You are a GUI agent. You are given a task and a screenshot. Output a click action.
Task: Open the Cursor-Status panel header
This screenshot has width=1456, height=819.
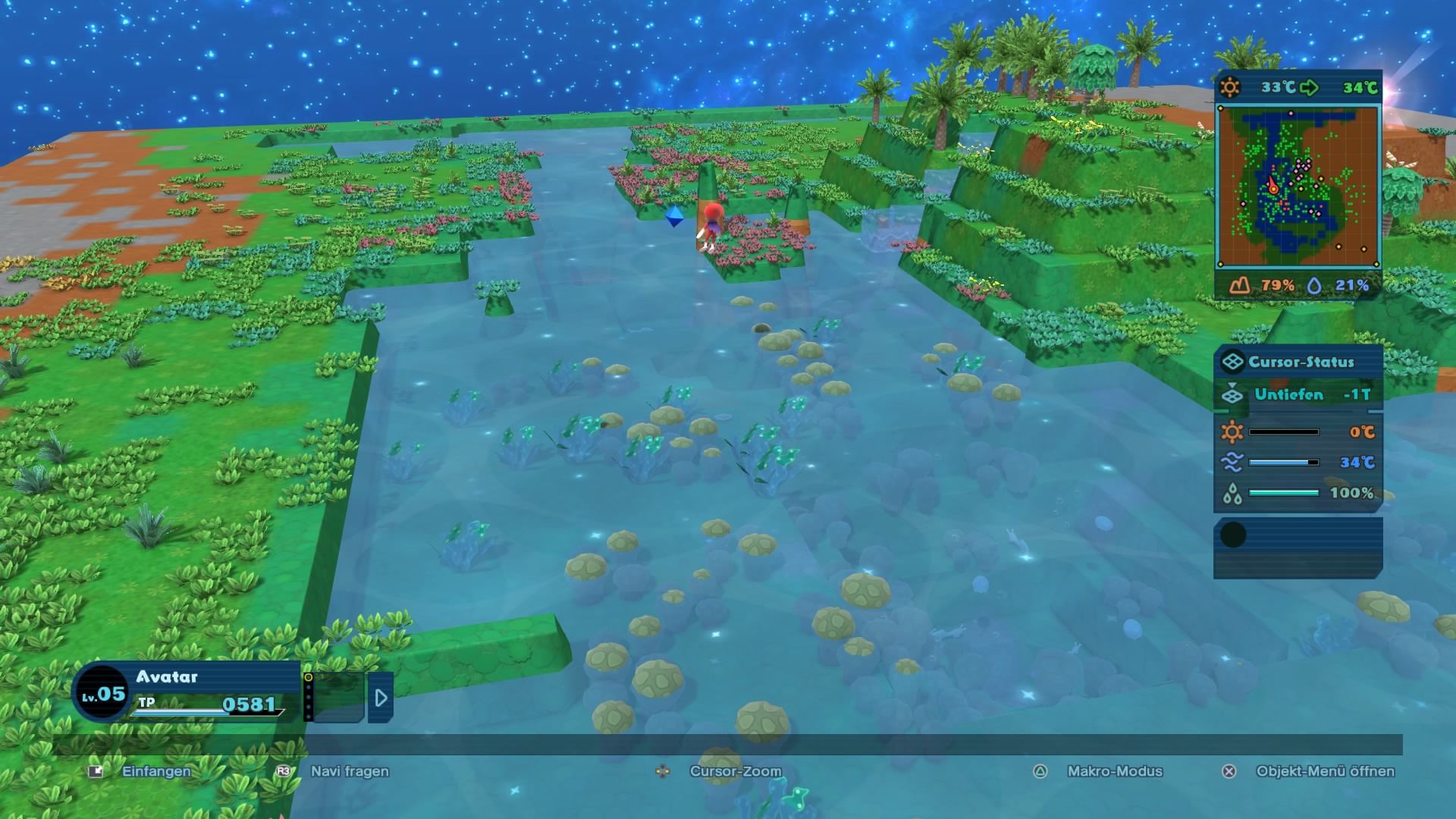(x=1298, y=362)
